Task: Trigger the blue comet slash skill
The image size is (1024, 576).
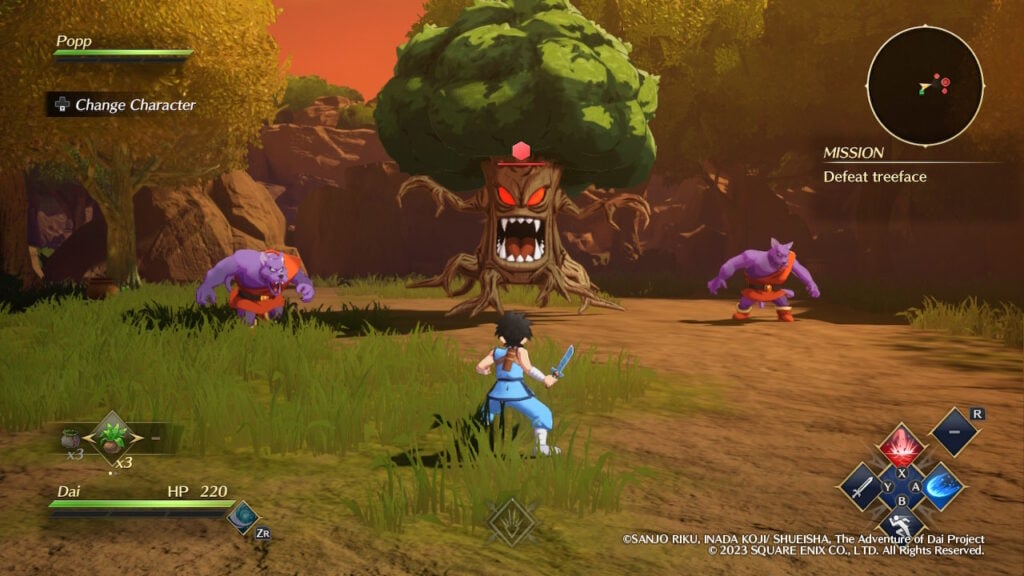Action: coord(942,487)
